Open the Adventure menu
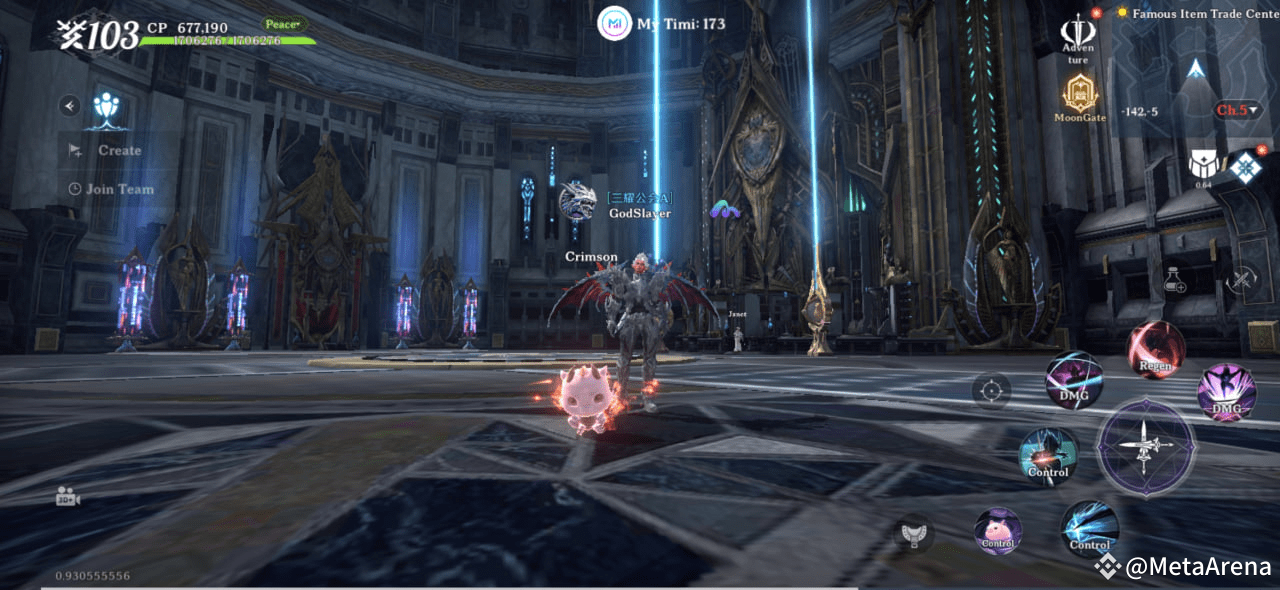Viewport: 1280px width, 590px height. click(x=1078, y=37)
